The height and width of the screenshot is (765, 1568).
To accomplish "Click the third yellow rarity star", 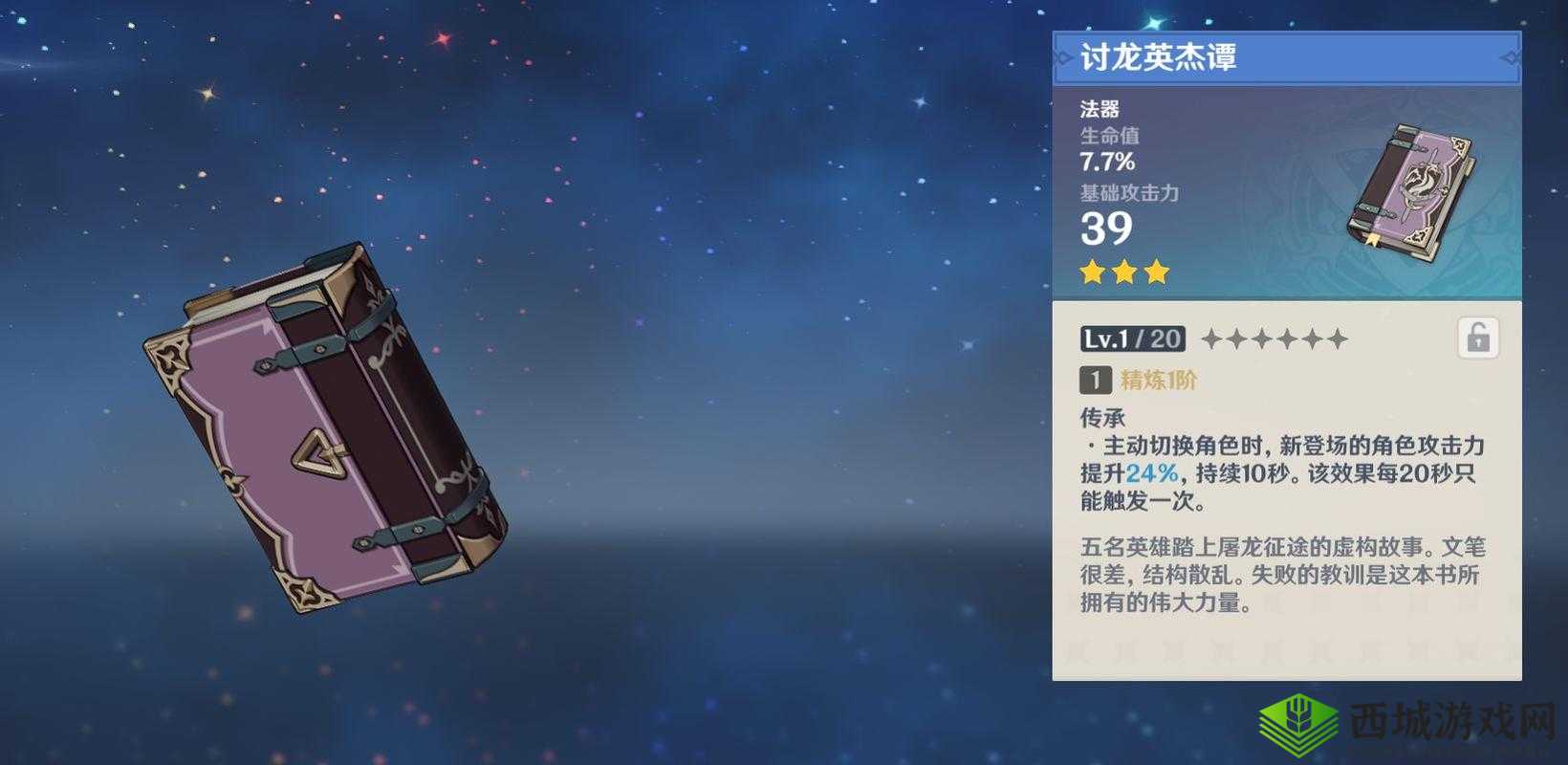I will pyautogui.click(x=1155, y=273).
